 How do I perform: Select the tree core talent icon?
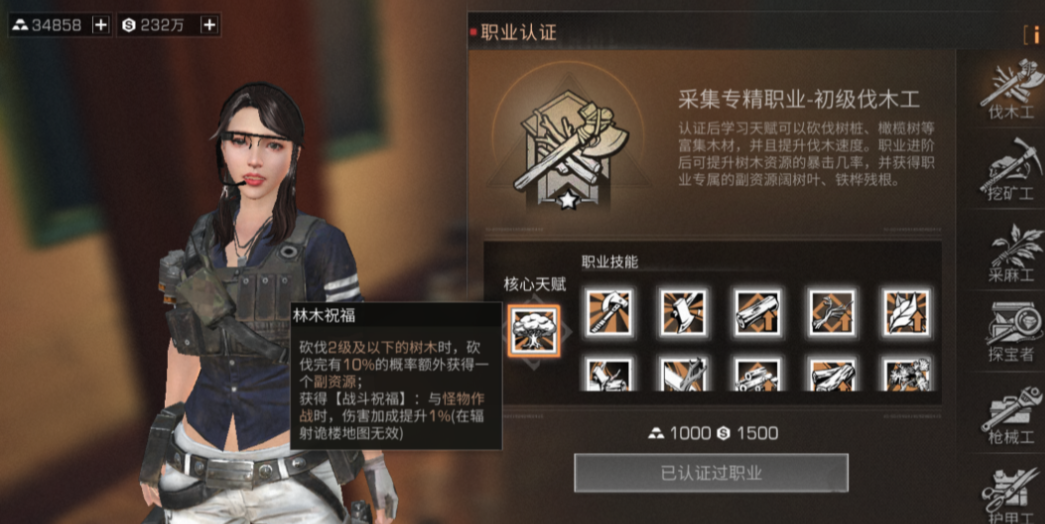click(533, 330)
